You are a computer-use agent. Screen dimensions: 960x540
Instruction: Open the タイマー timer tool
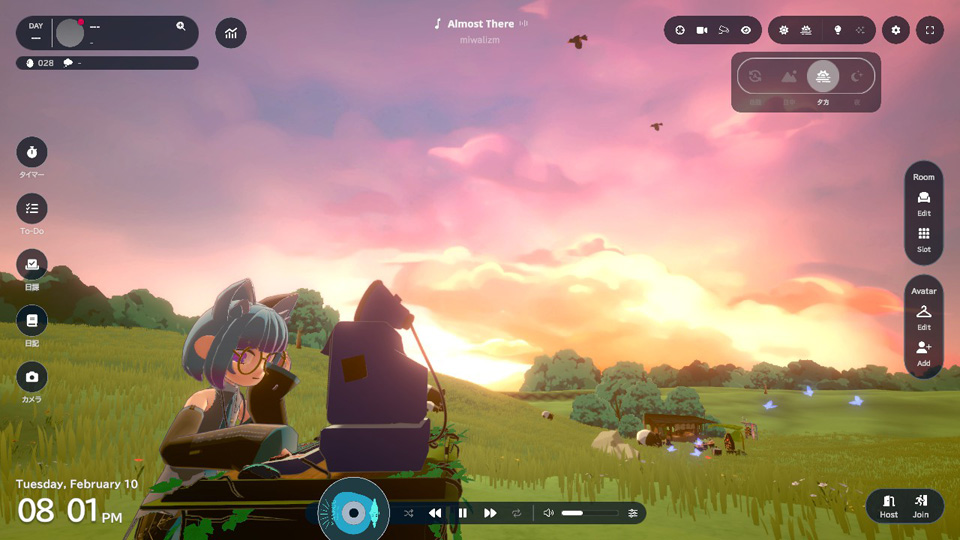(32, 152)
